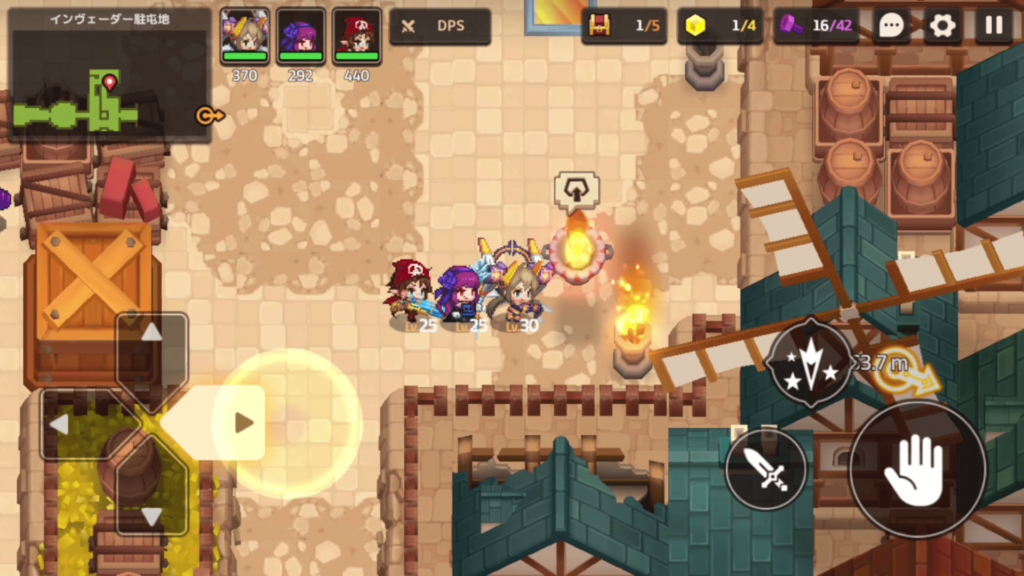The height and width of the screenshot is (576, 1024).
Task: Click the orange exit arrow beside the minimap
Action: pos(209,115)
